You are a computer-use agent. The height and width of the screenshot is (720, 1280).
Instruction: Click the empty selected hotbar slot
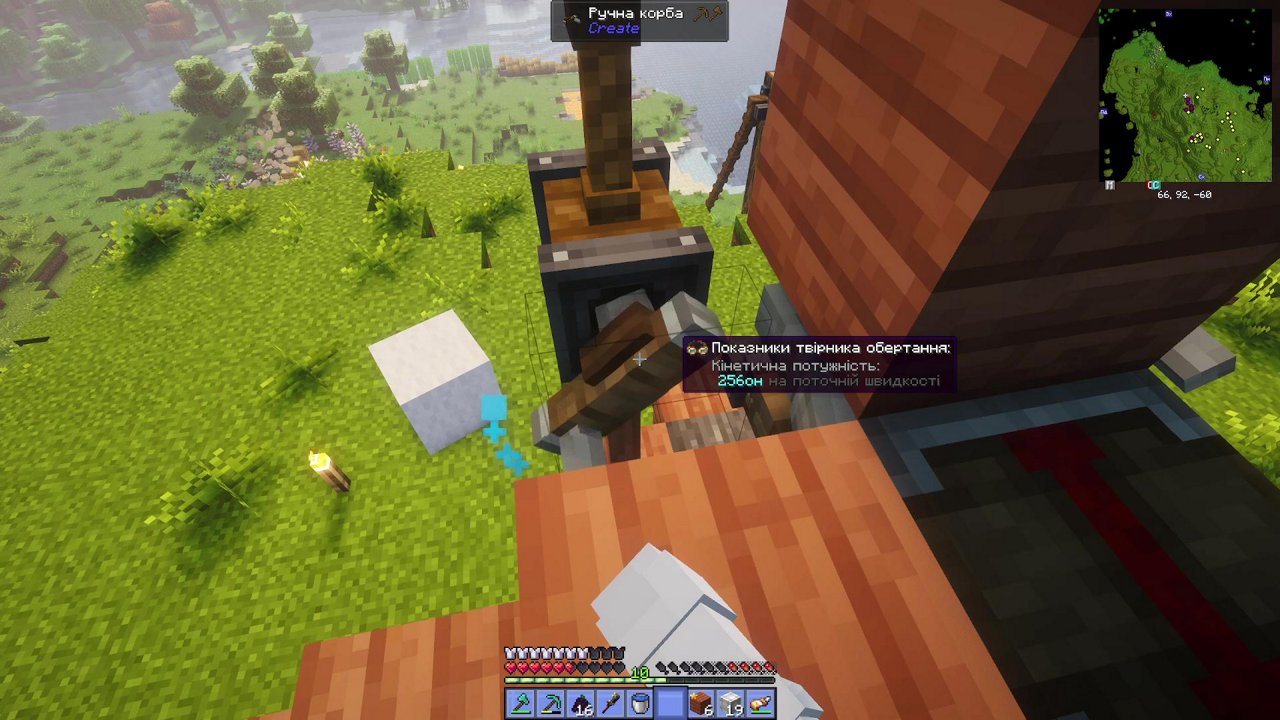[668, 702]
